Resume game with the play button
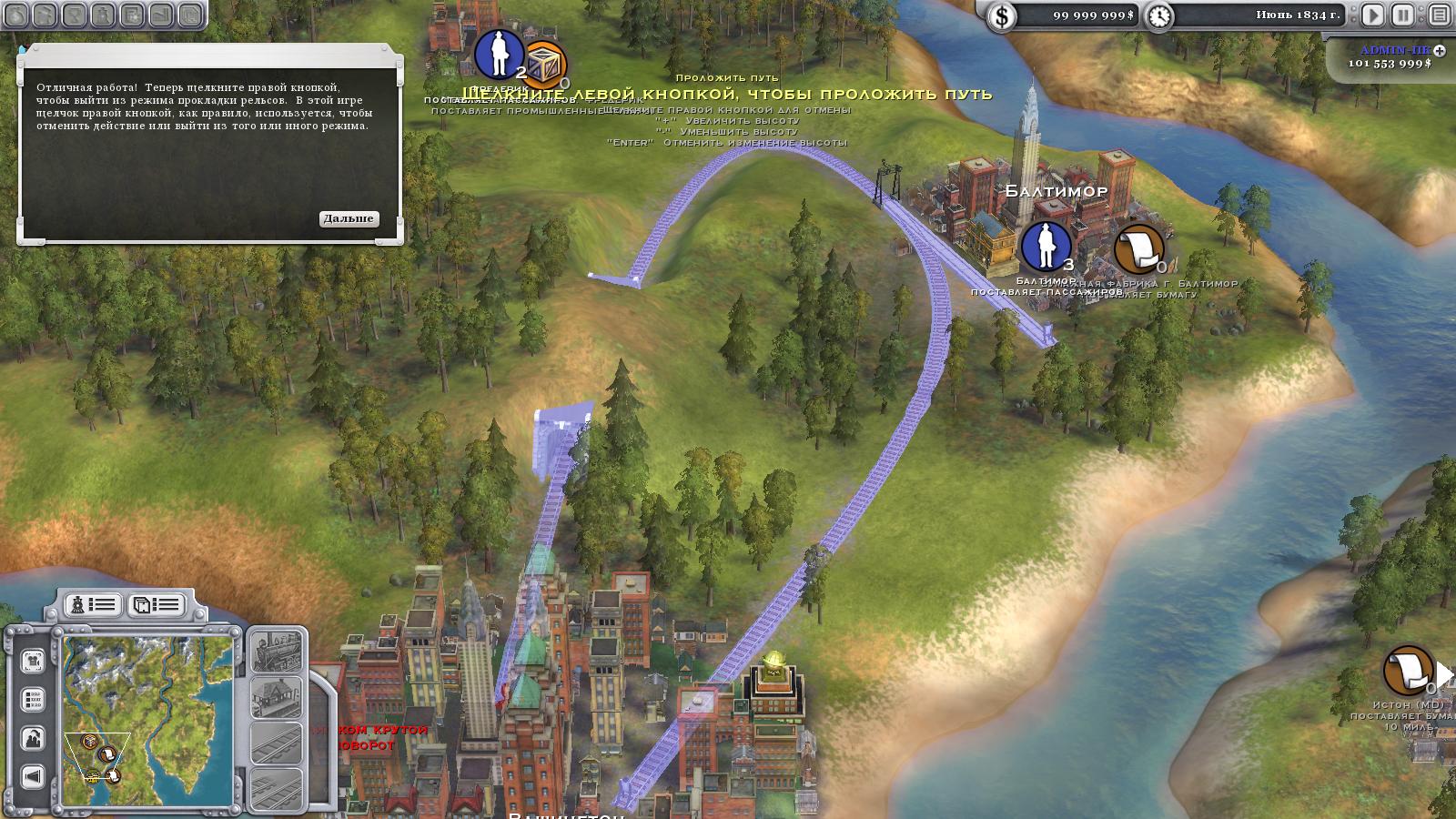Screen dimensions: 1456x819 [1372, 15]
